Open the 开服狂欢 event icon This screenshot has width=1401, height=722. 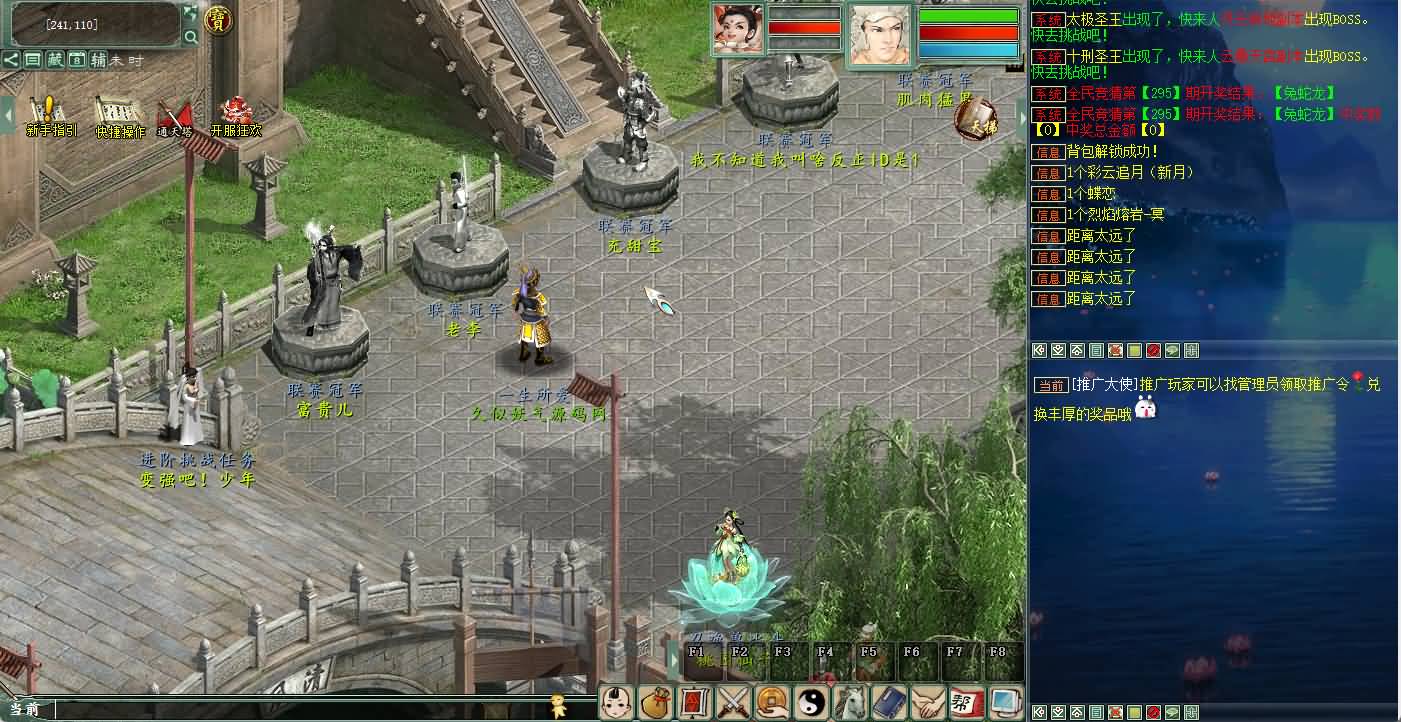click(x=236, y=112)
